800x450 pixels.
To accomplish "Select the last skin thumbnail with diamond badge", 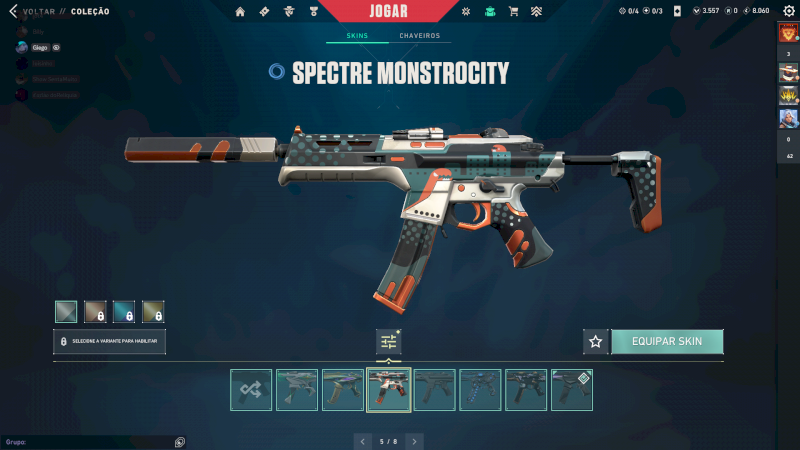I will pyautogui.click(x=572, y=390).
